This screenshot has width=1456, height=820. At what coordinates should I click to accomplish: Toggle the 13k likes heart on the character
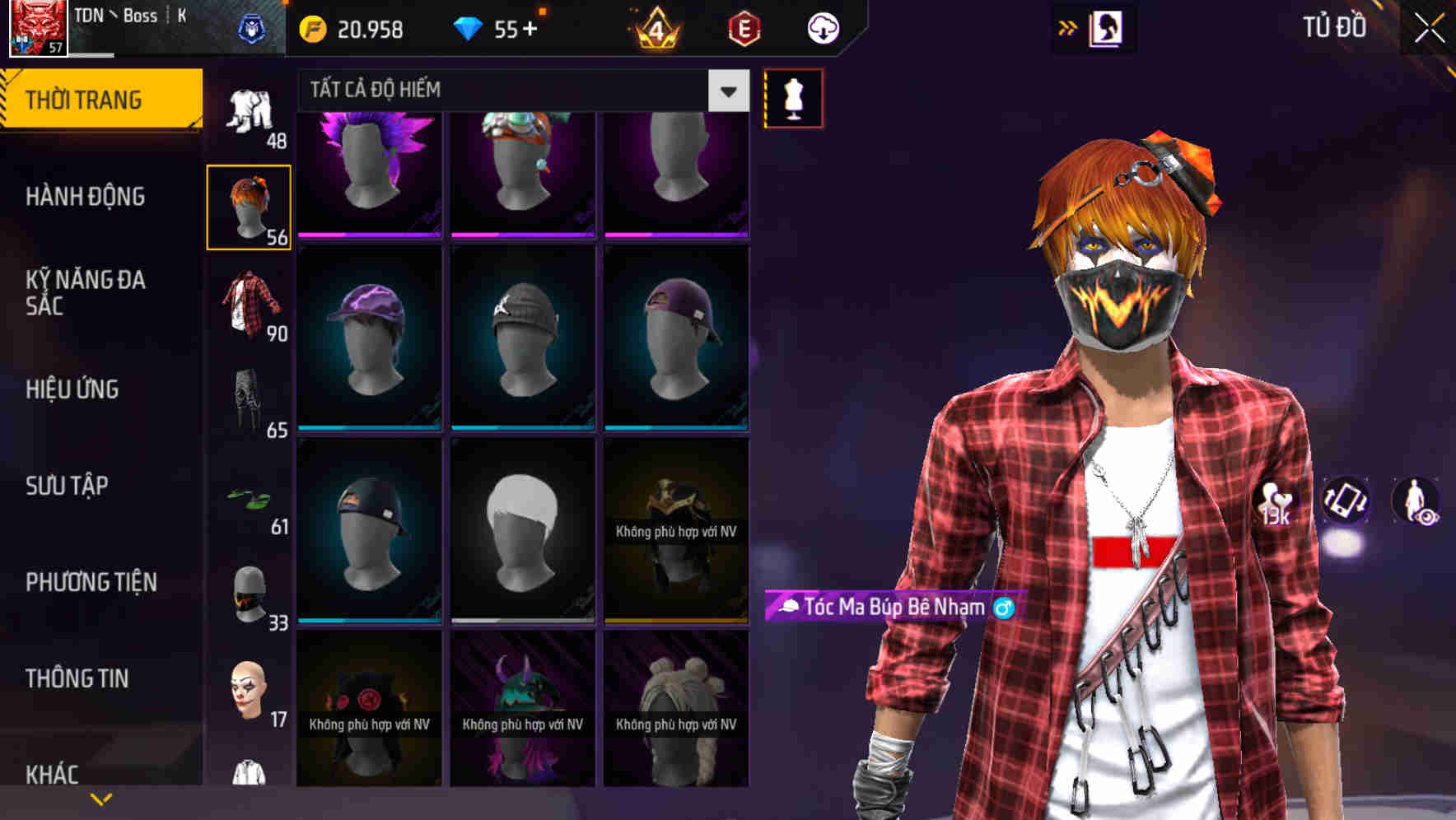1275,502
